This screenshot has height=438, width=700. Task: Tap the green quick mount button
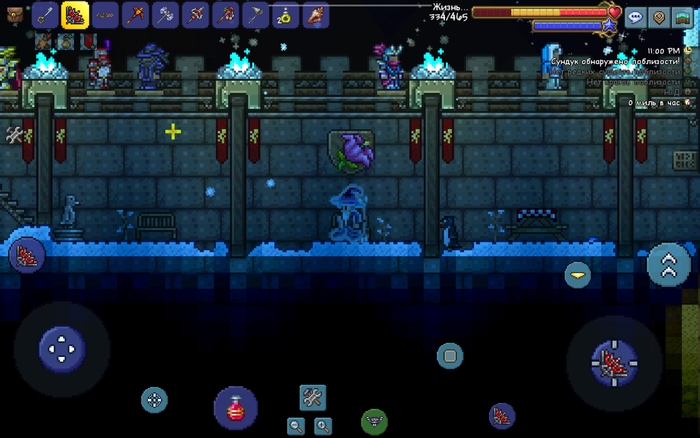click(374, 421)
